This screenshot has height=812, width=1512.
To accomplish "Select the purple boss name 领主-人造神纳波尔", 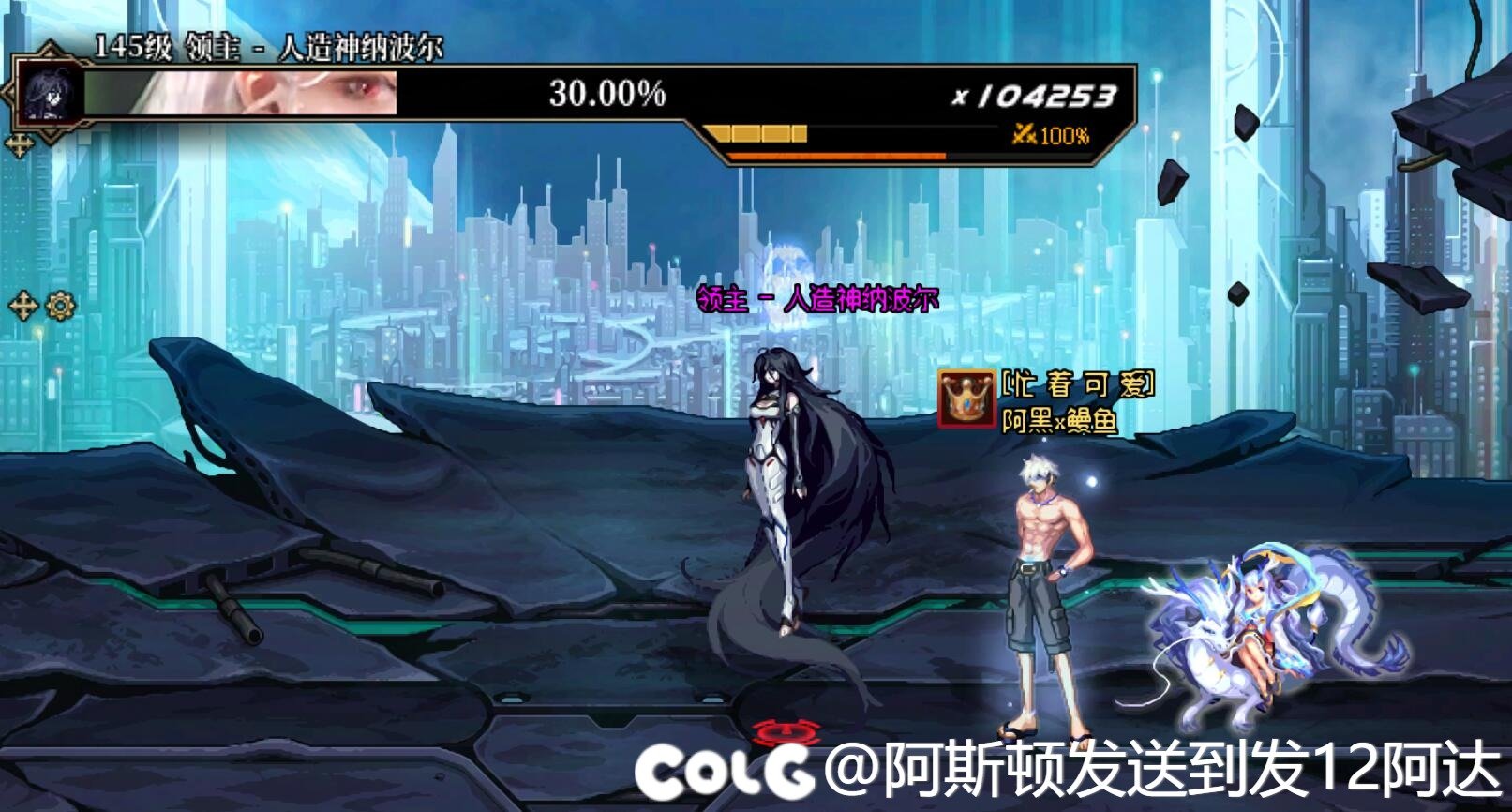I will 818,298.
